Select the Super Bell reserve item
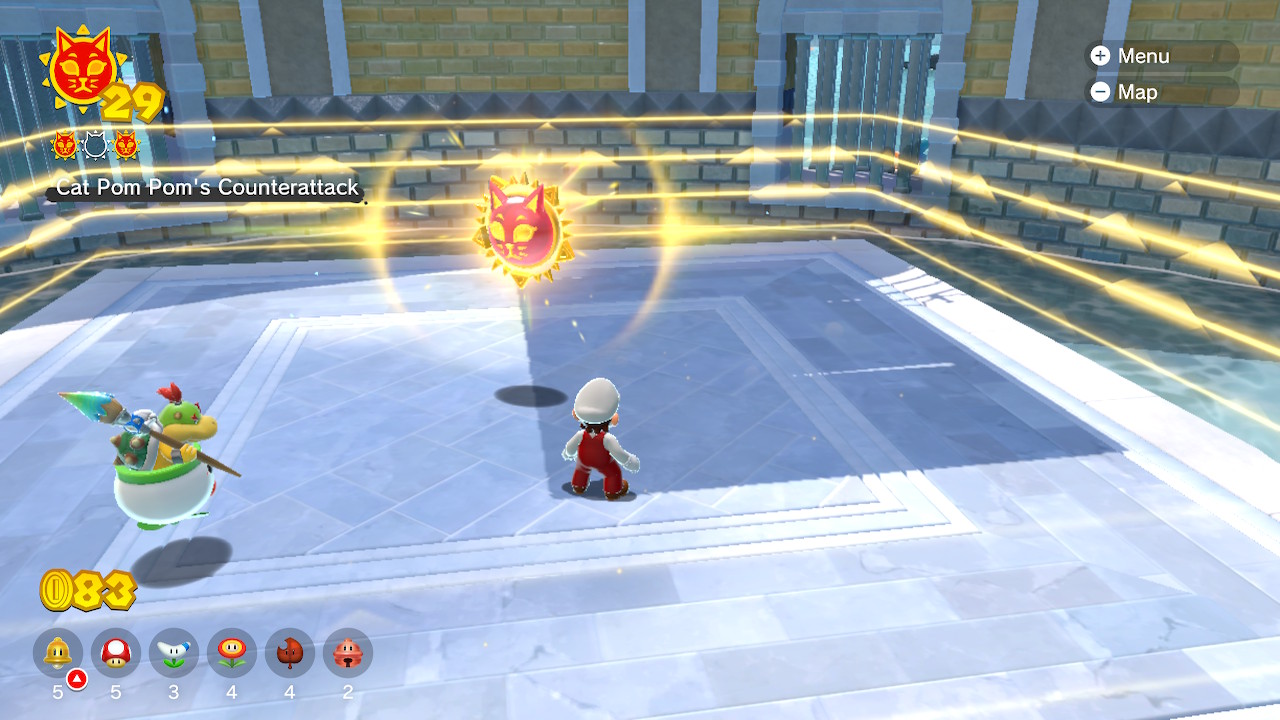The image size is (1280, 720). tap(58, 654)
